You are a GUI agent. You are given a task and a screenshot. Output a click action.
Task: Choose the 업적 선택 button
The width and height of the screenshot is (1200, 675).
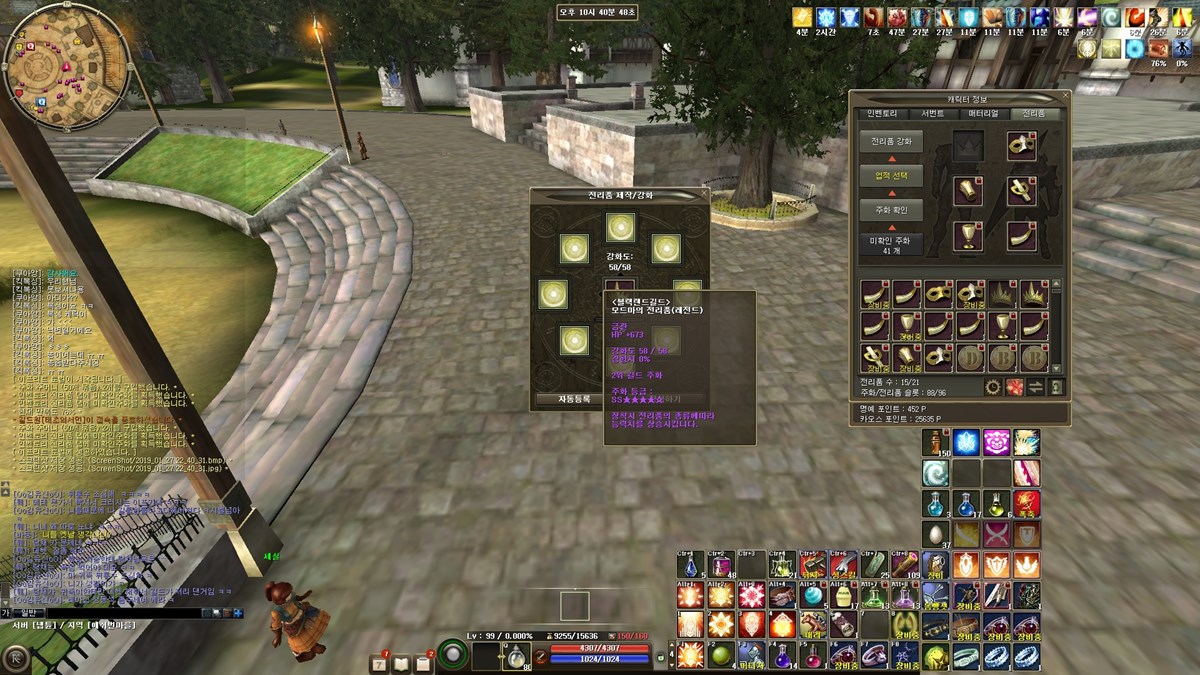(891, 176)
